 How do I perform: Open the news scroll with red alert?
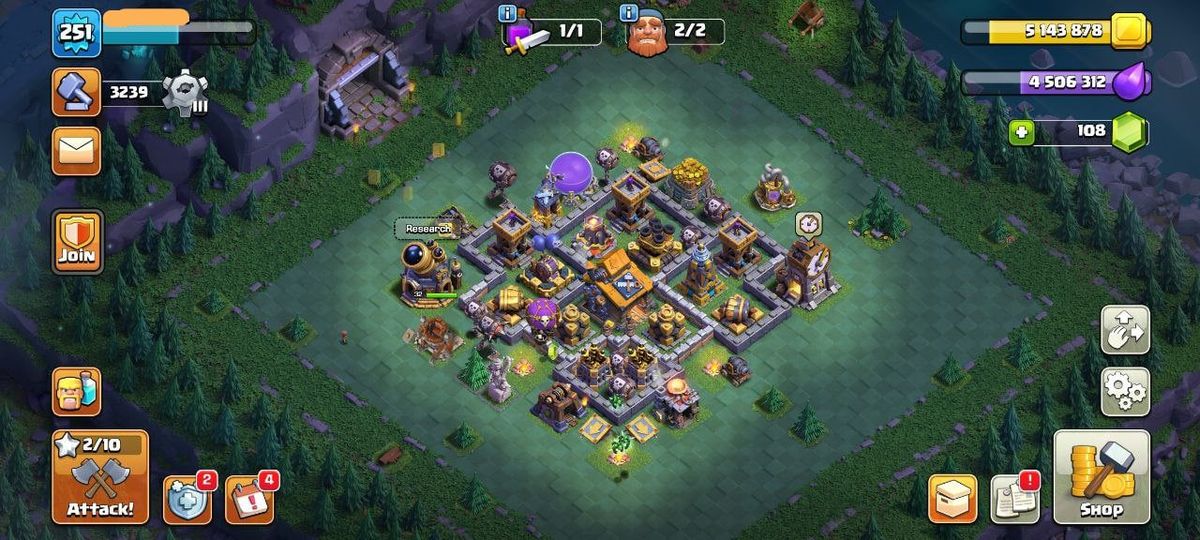[1014, 498]
